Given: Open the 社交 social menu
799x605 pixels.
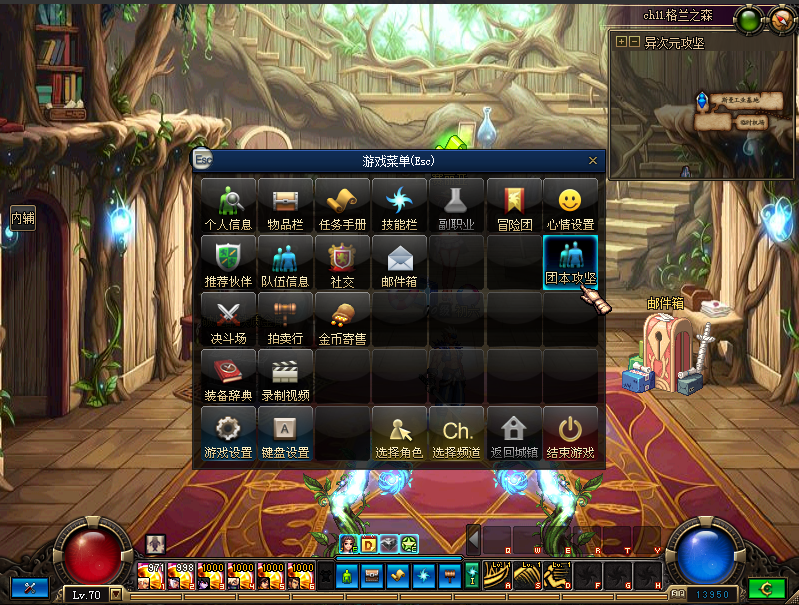Looking at the screenshot, I should point(342,261).
